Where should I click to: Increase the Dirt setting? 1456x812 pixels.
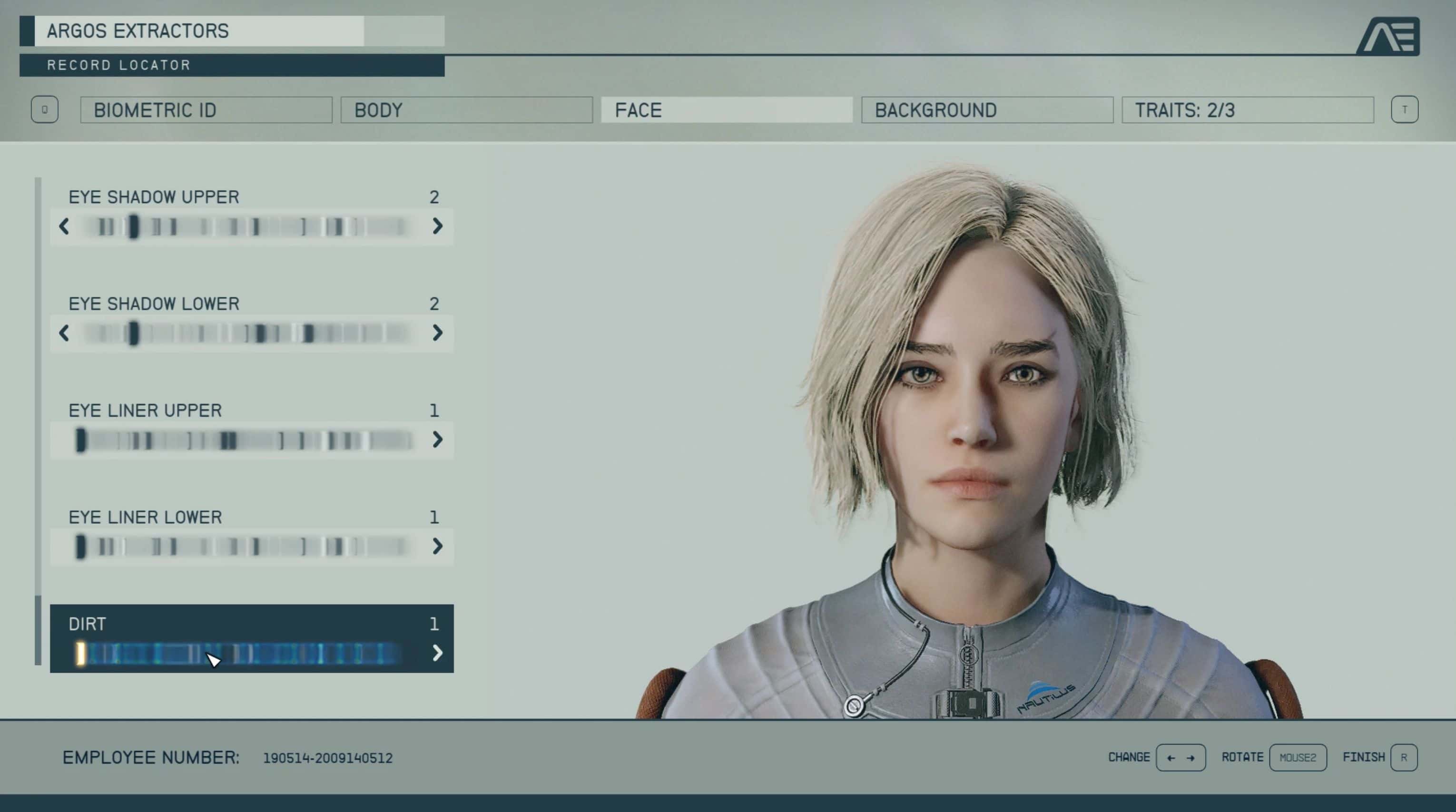437,653
